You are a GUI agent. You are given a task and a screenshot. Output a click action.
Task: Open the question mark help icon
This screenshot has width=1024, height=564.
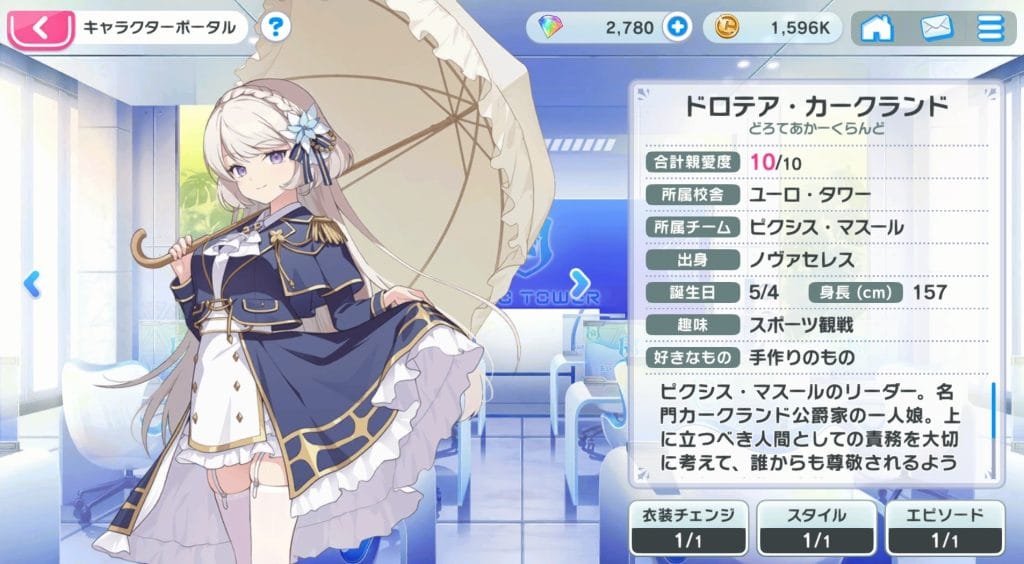pos(278,28)
